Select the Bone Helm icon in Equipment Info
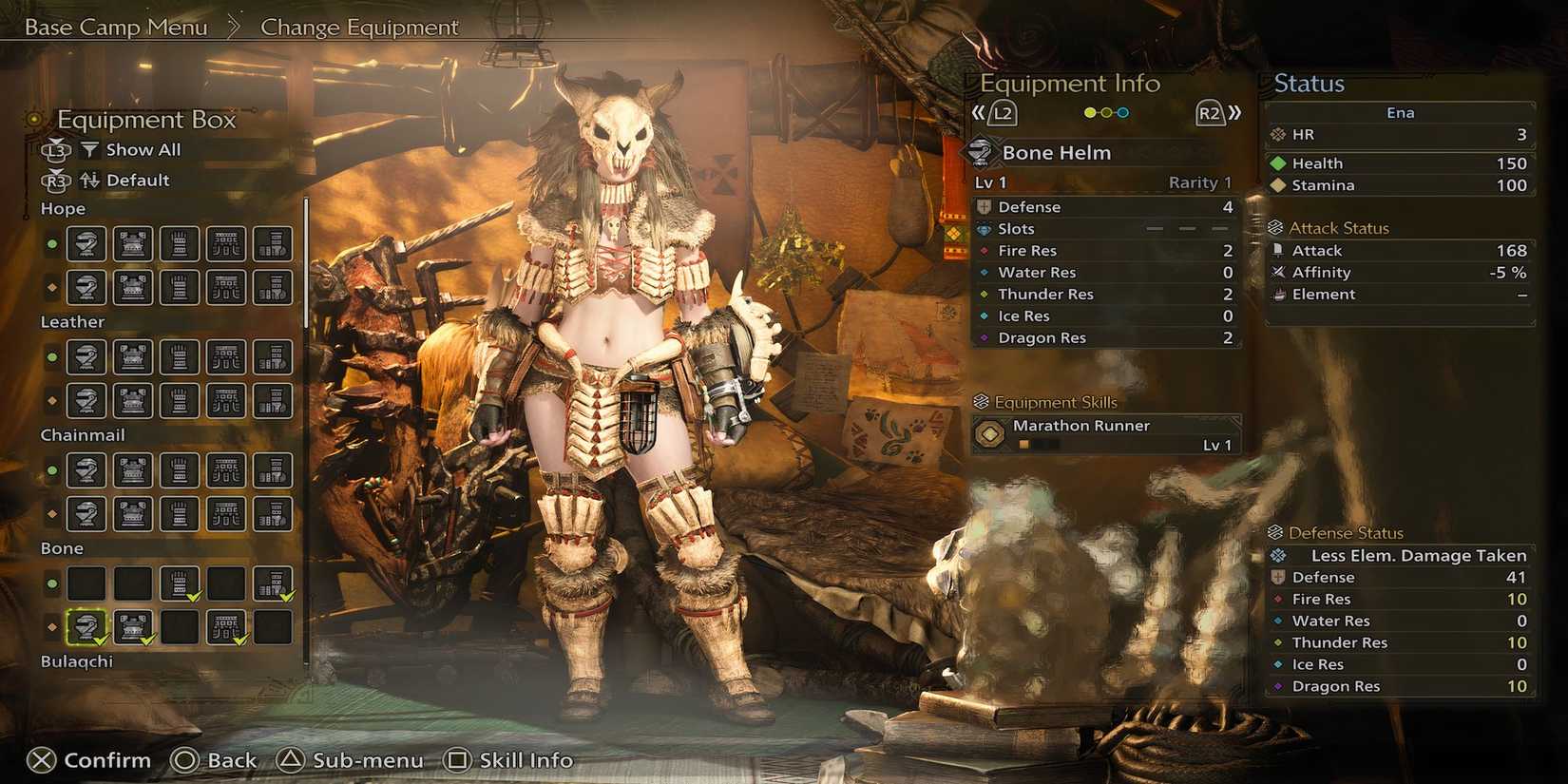 980,152
